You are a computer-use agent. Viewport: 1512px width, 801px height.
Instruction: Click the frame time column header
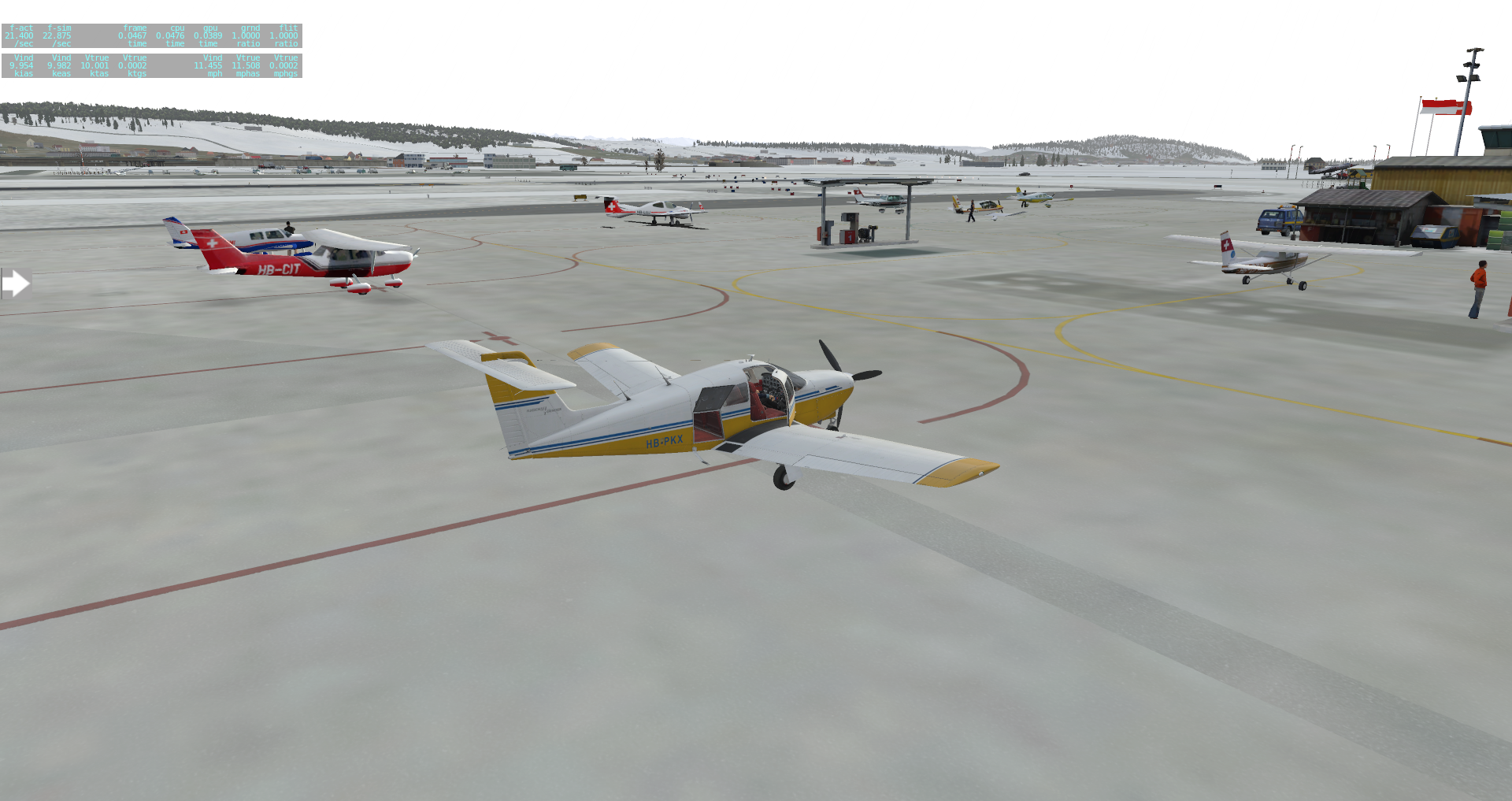click(x=134, y=28)
